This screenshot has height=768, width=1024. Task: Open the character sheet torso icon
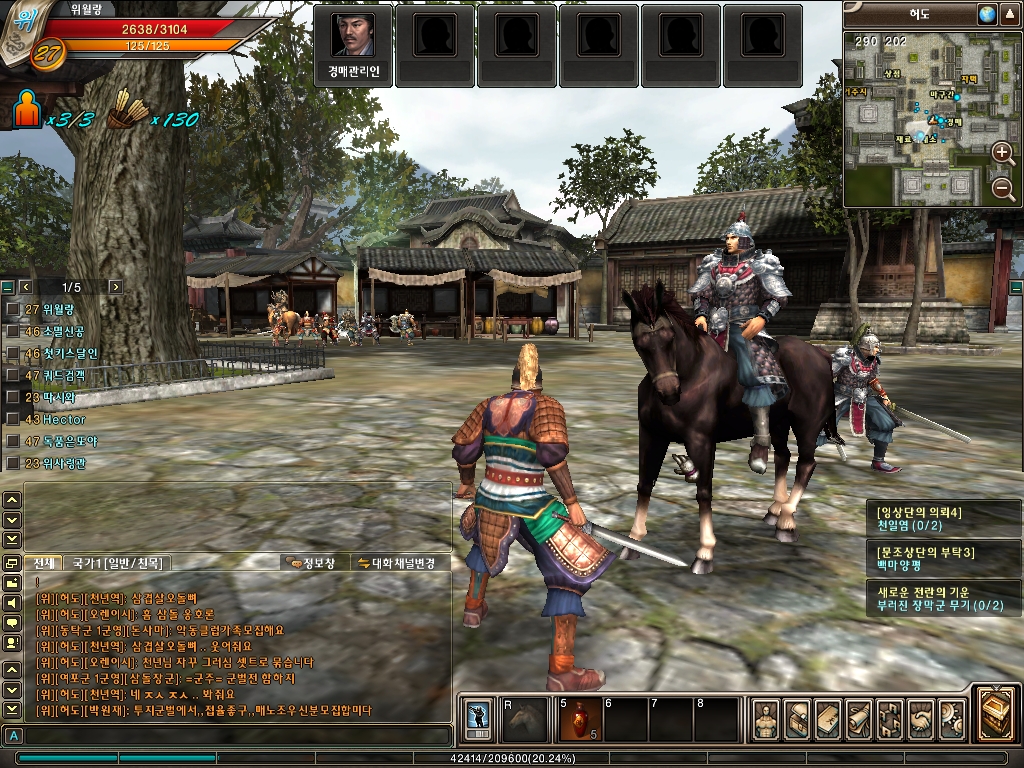[767, 718]
